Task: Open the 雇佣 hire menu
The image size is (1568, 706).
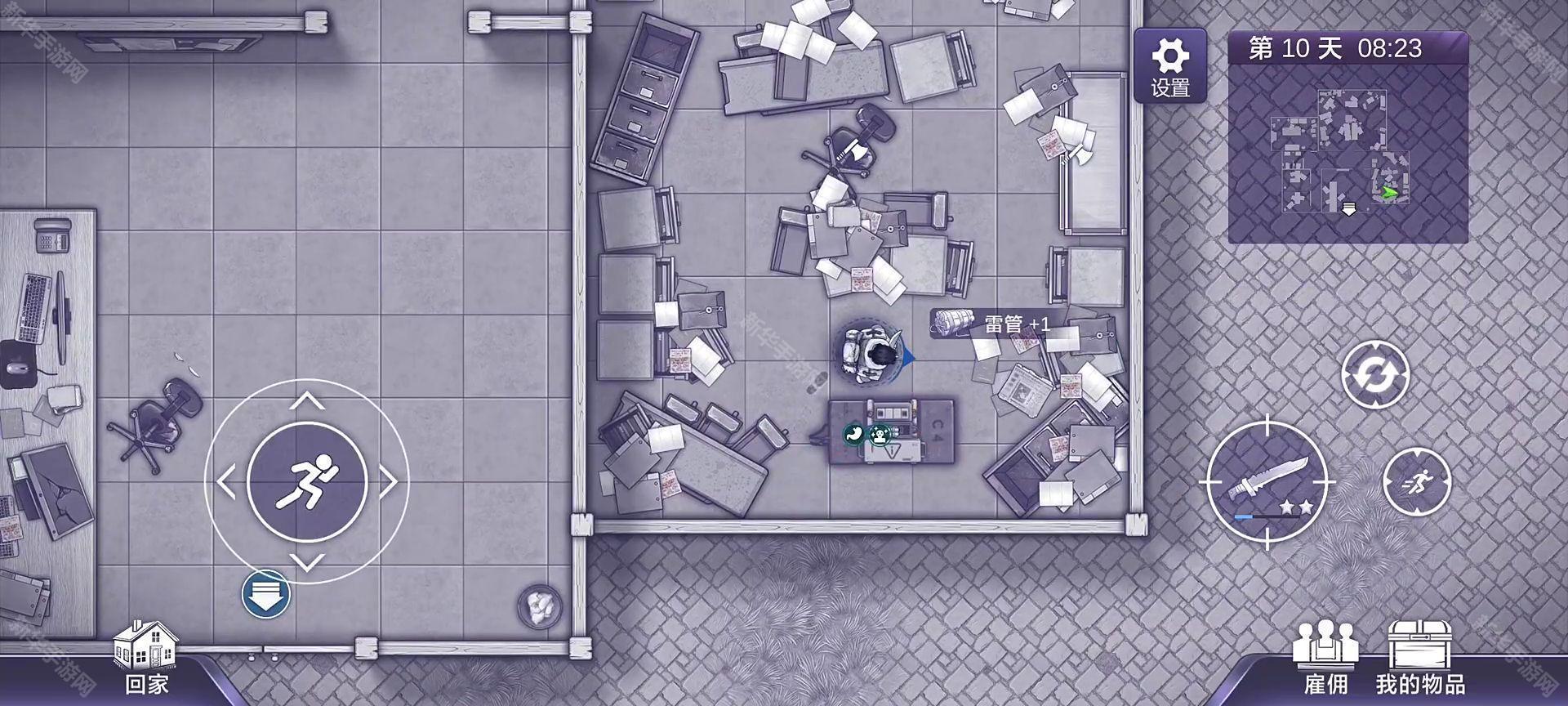Action: (1325, 658)
